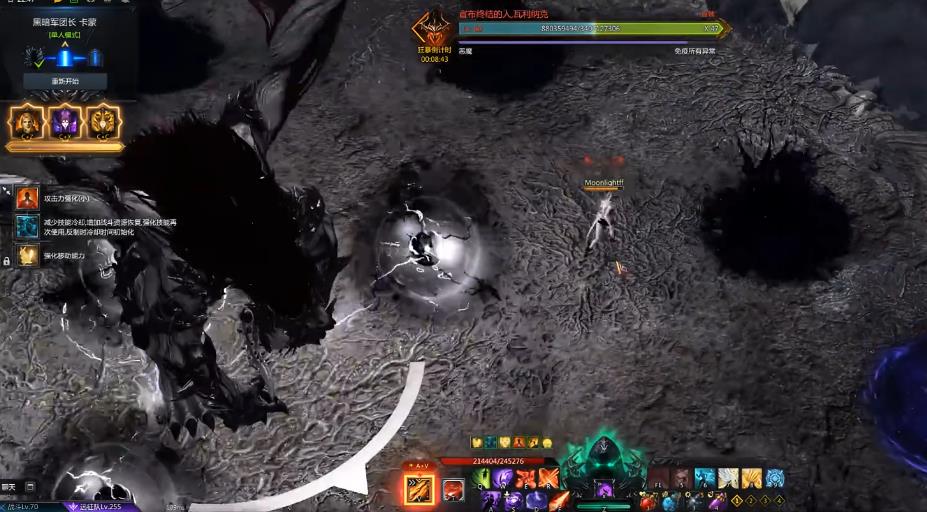Select the blue round emblem item slot
Image resolution: width=927 pixels, height=512 pixels.
[773, 478]
